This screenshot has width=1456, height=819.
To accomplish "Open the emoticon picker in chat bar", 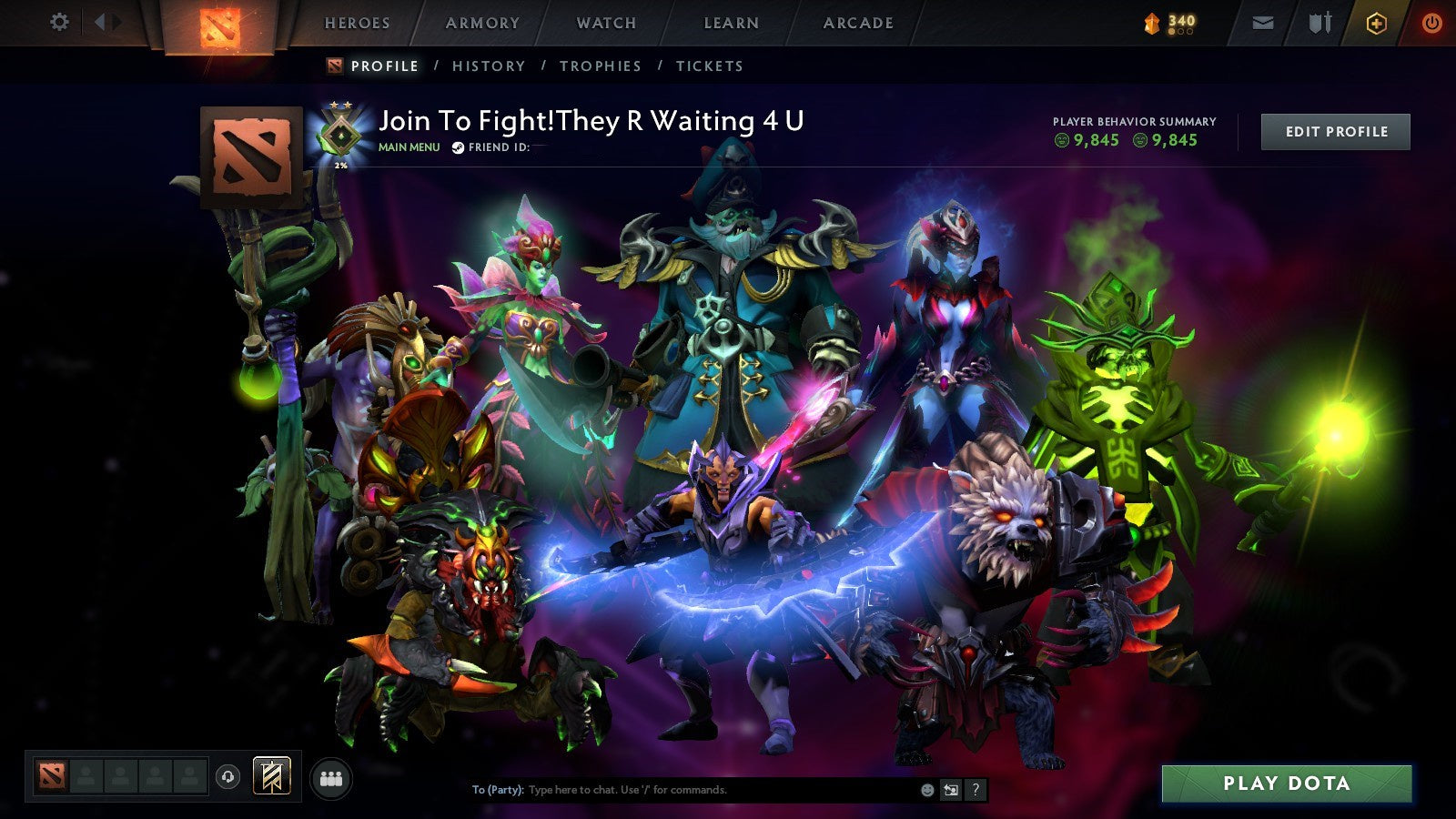I will click(927, 790).
